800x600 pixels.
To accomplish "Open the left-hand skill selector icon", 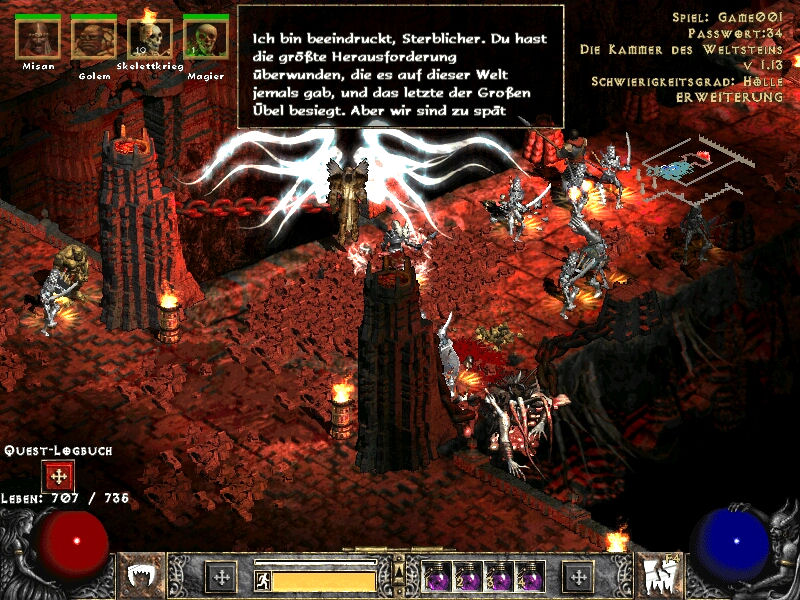I will (x=145, y=577).
